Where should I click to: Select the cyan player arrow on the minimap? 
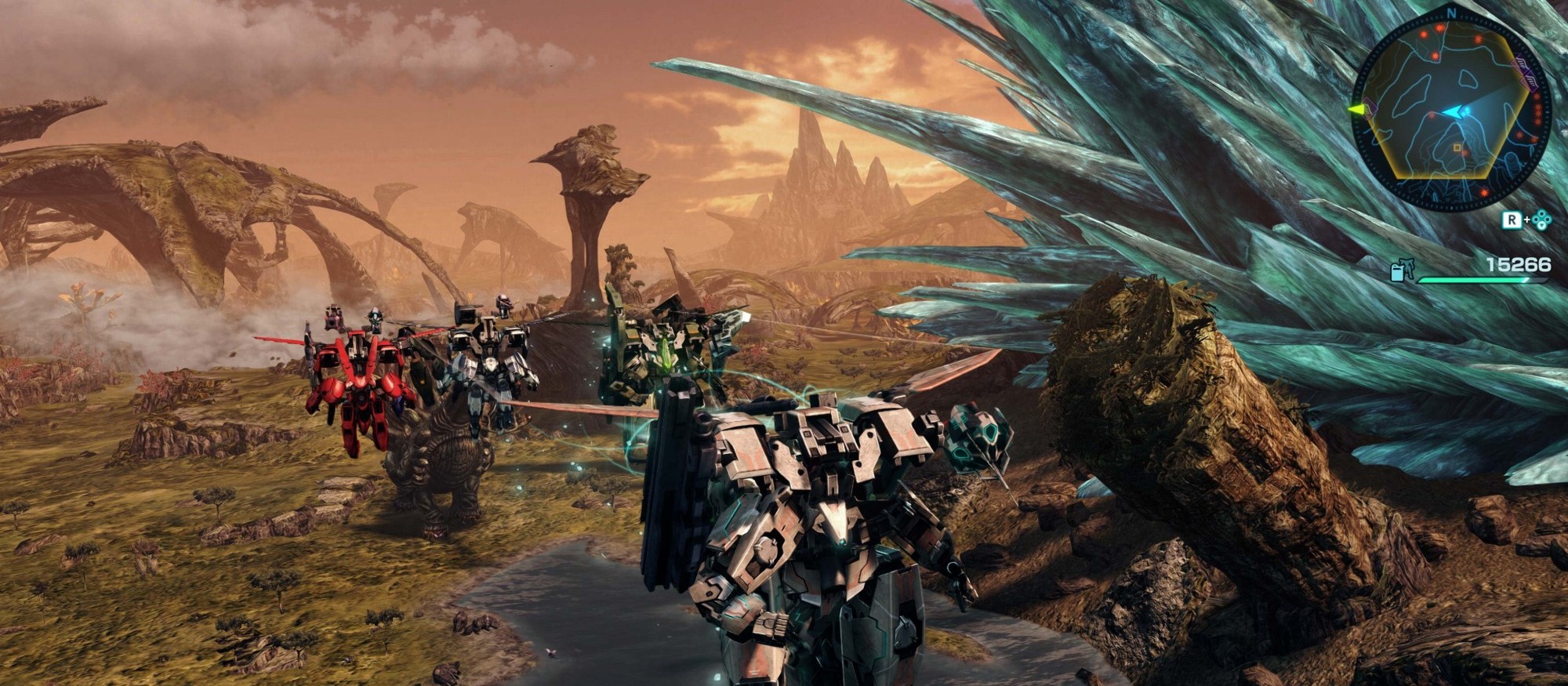1453,111
